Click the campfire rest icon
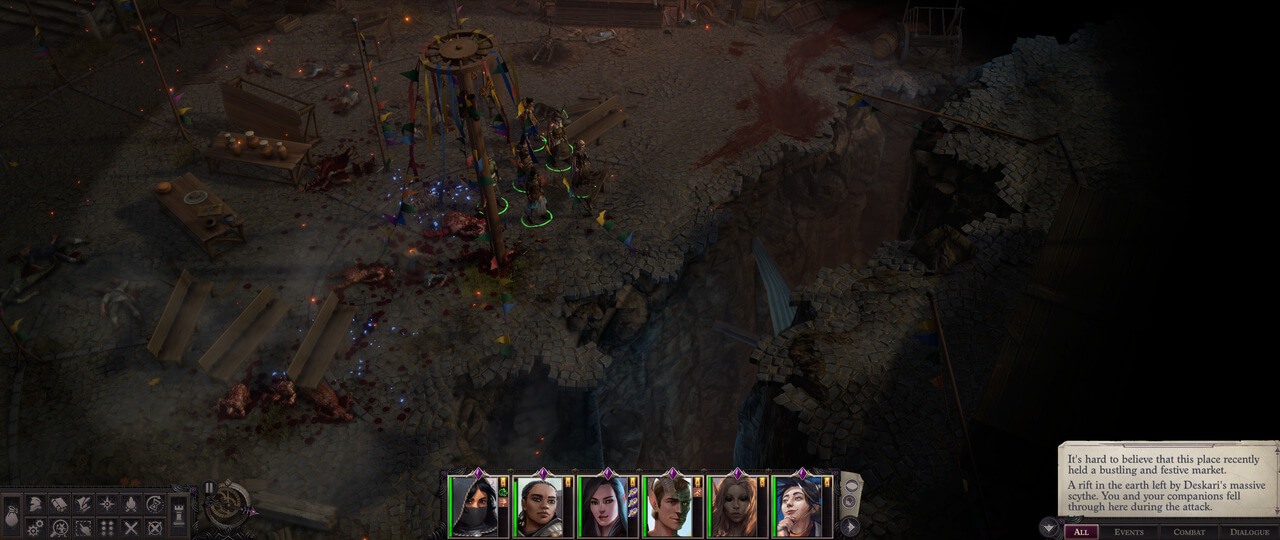 click(x=131, y=504)
